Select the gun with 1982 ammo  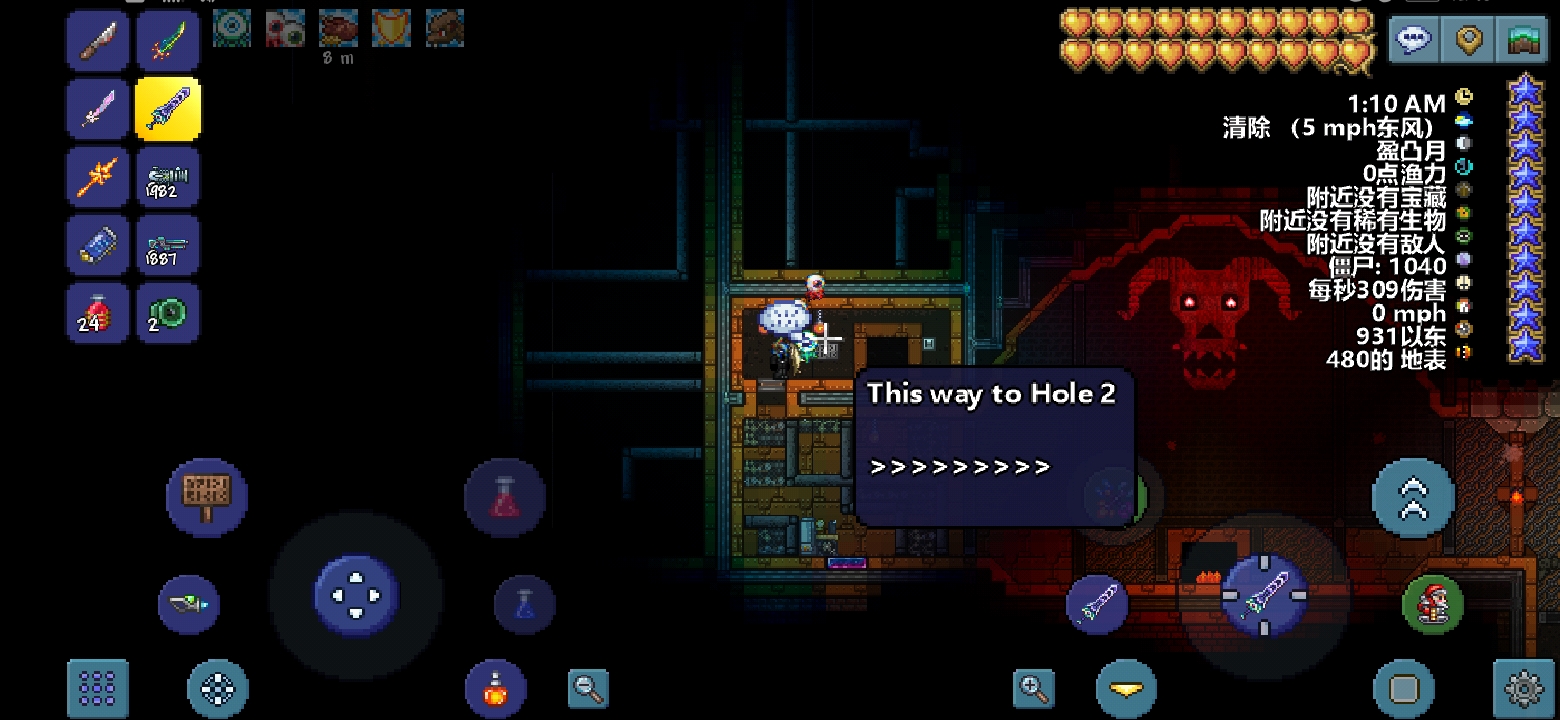tap(167, 177)
